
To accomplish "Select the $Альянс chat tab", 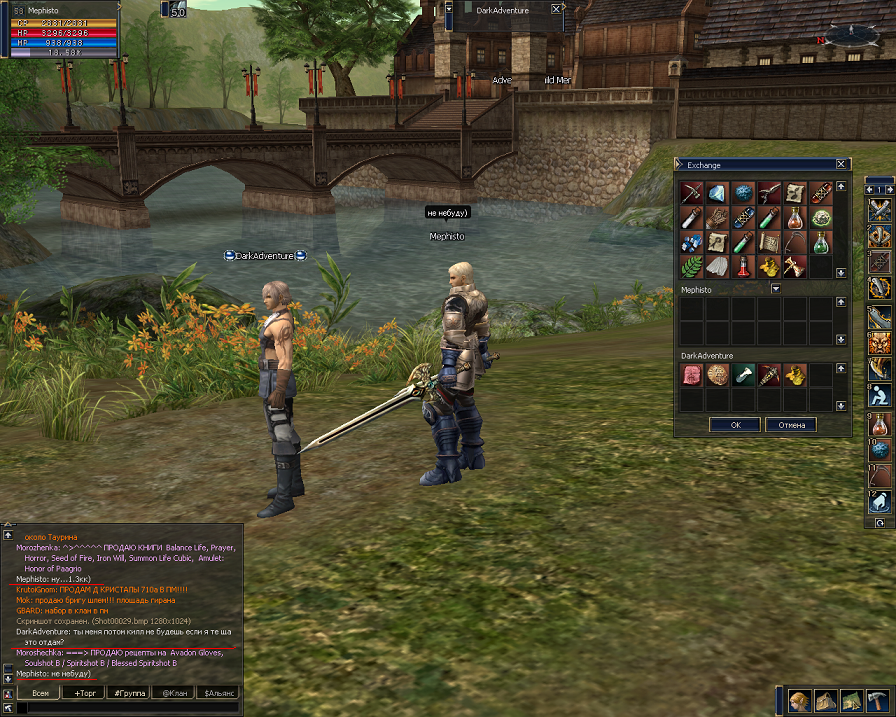I will point(220,692).
